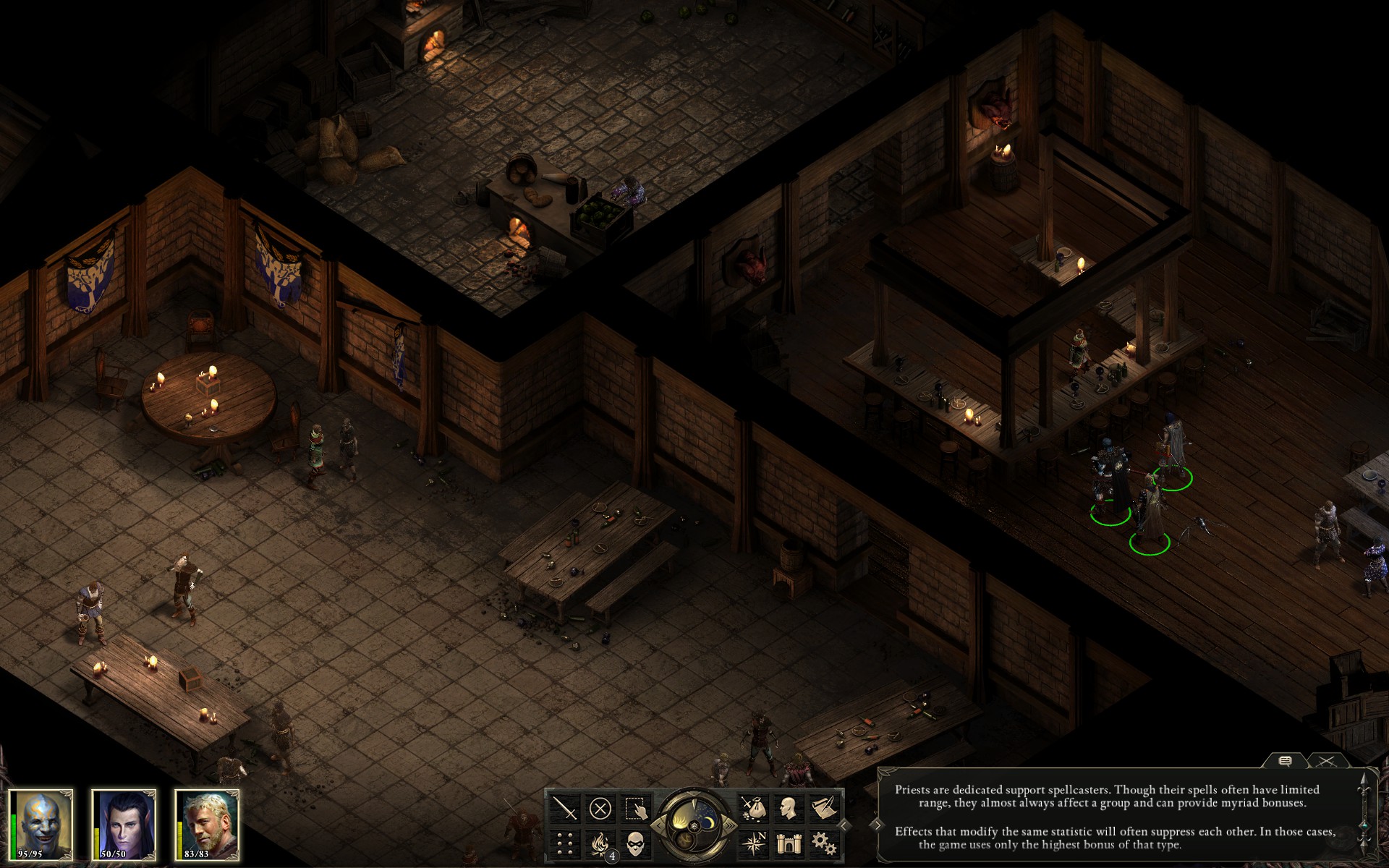Choose the select-all party button

click(x=635, y=808)
